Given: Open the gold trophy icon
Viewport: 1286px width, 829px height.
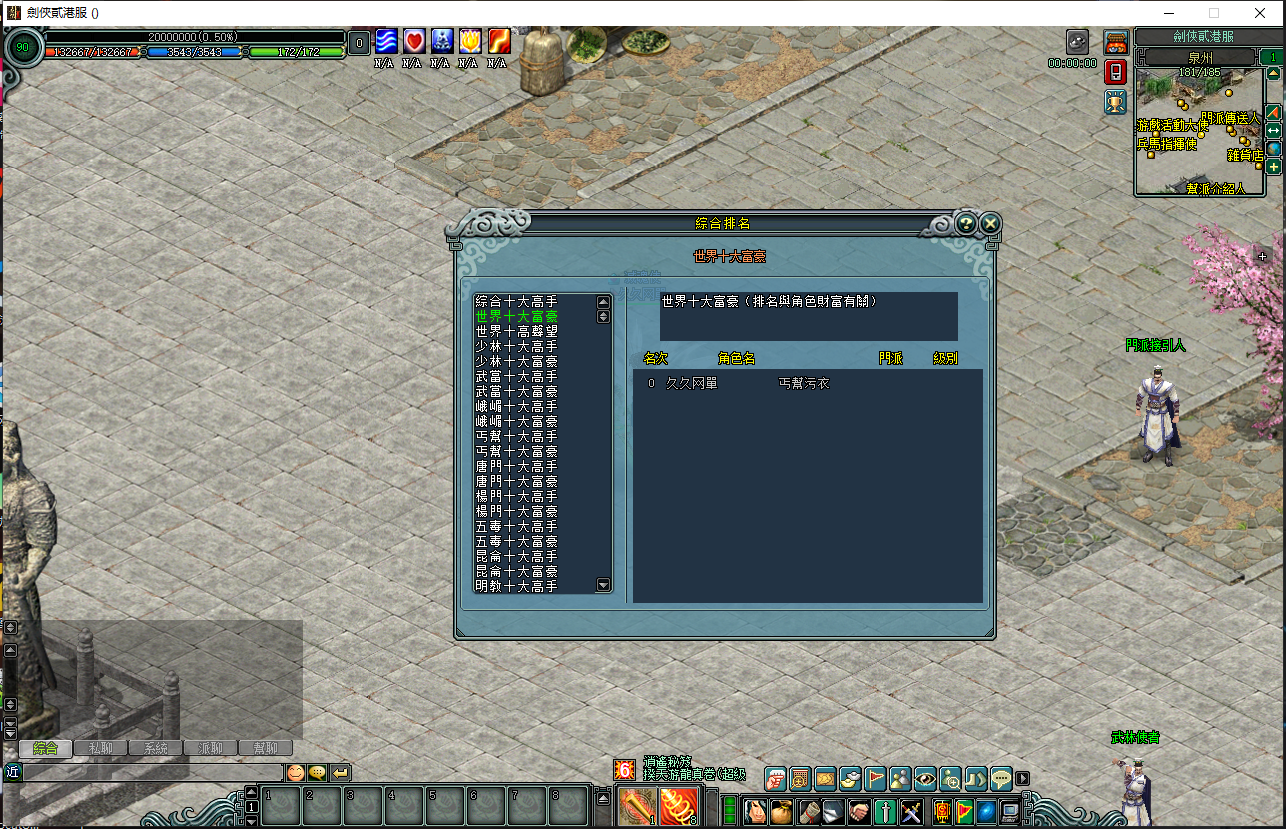Looking at the screenshot, I should pos(1116,101).
